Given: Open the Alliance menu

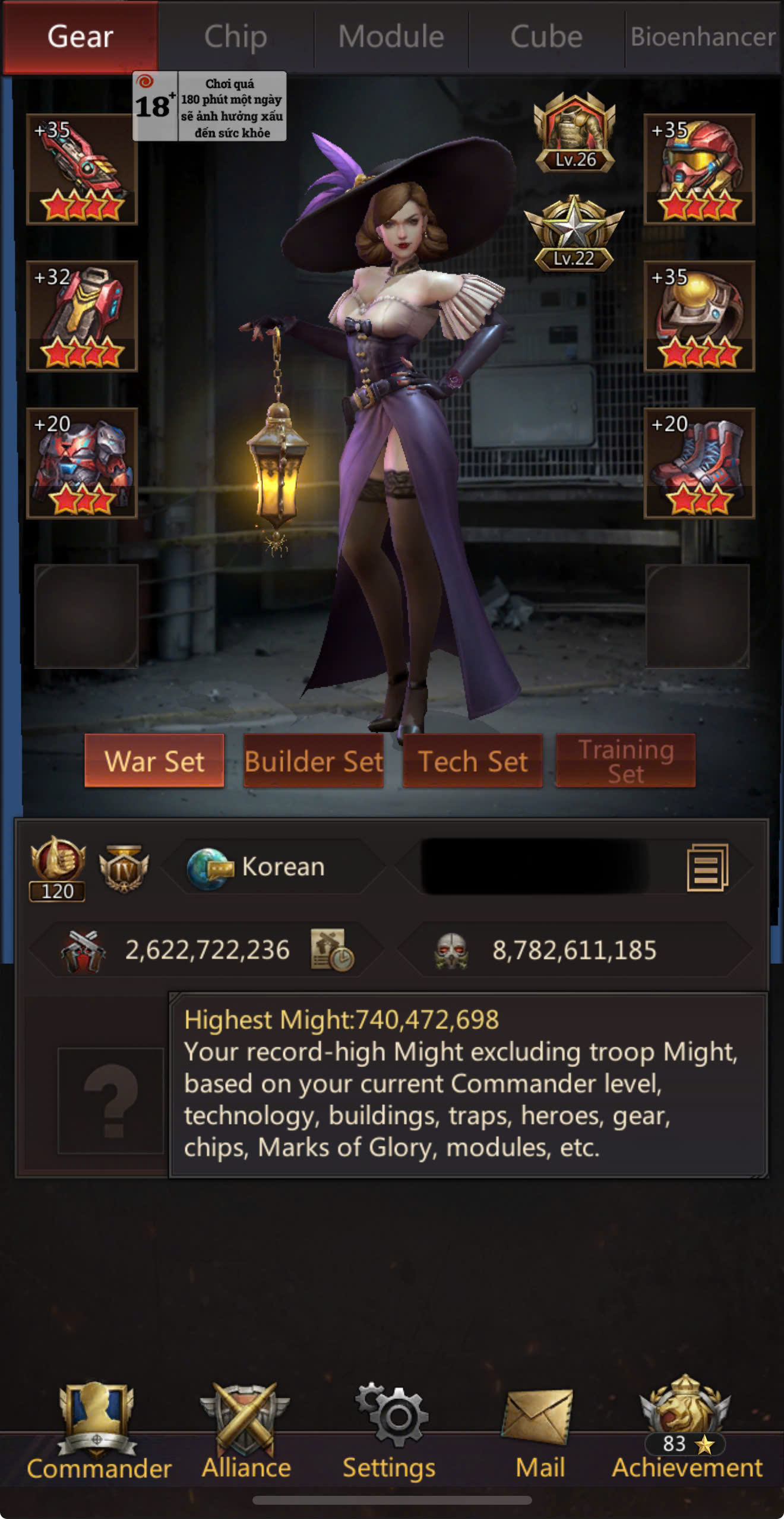Looking at the screenshot, I should [246, 1432].
